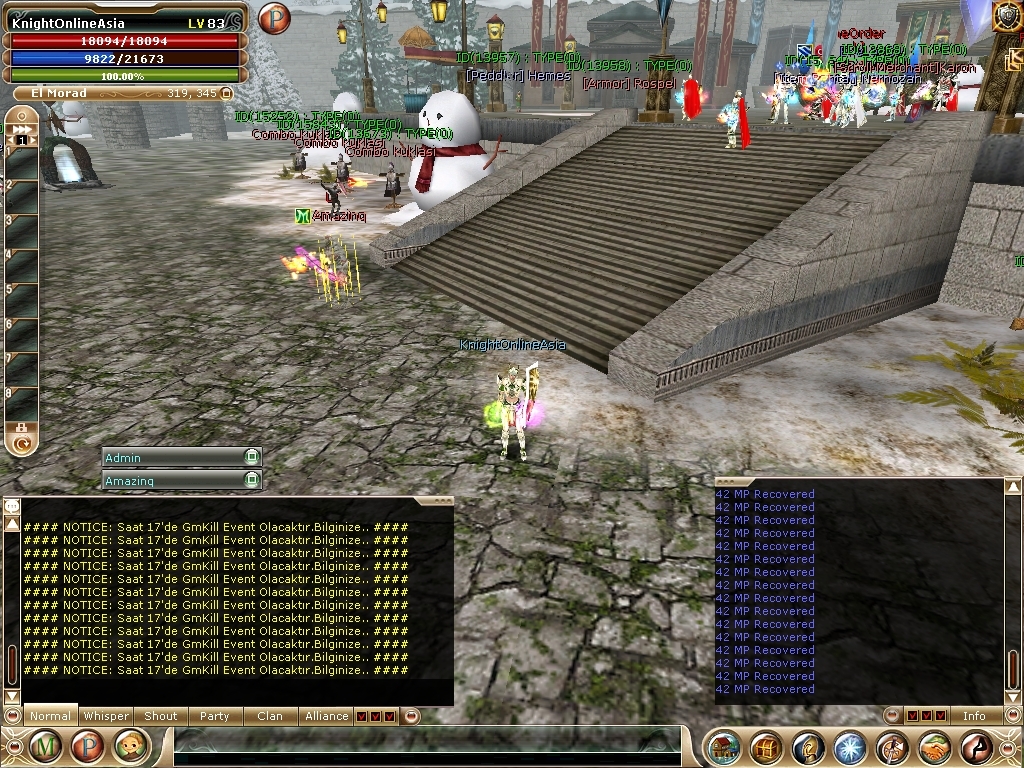Activate the blue snowflake skill icon

pos(850,747)
